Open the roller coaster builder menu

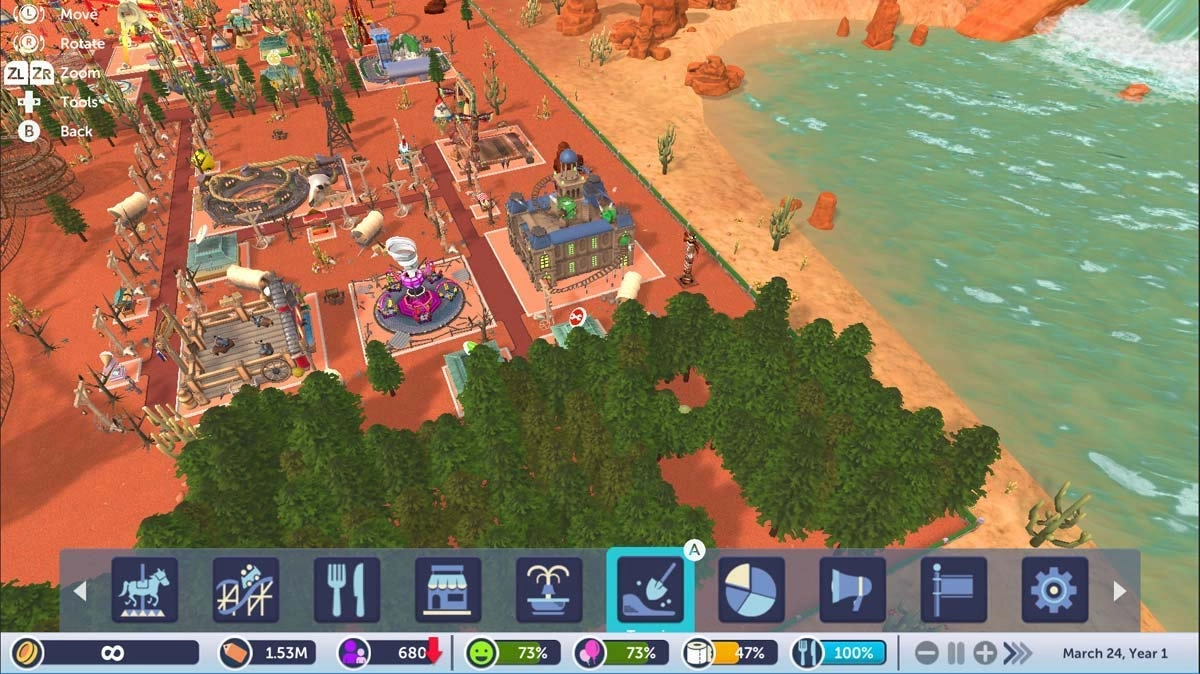[x=246, y=590]
